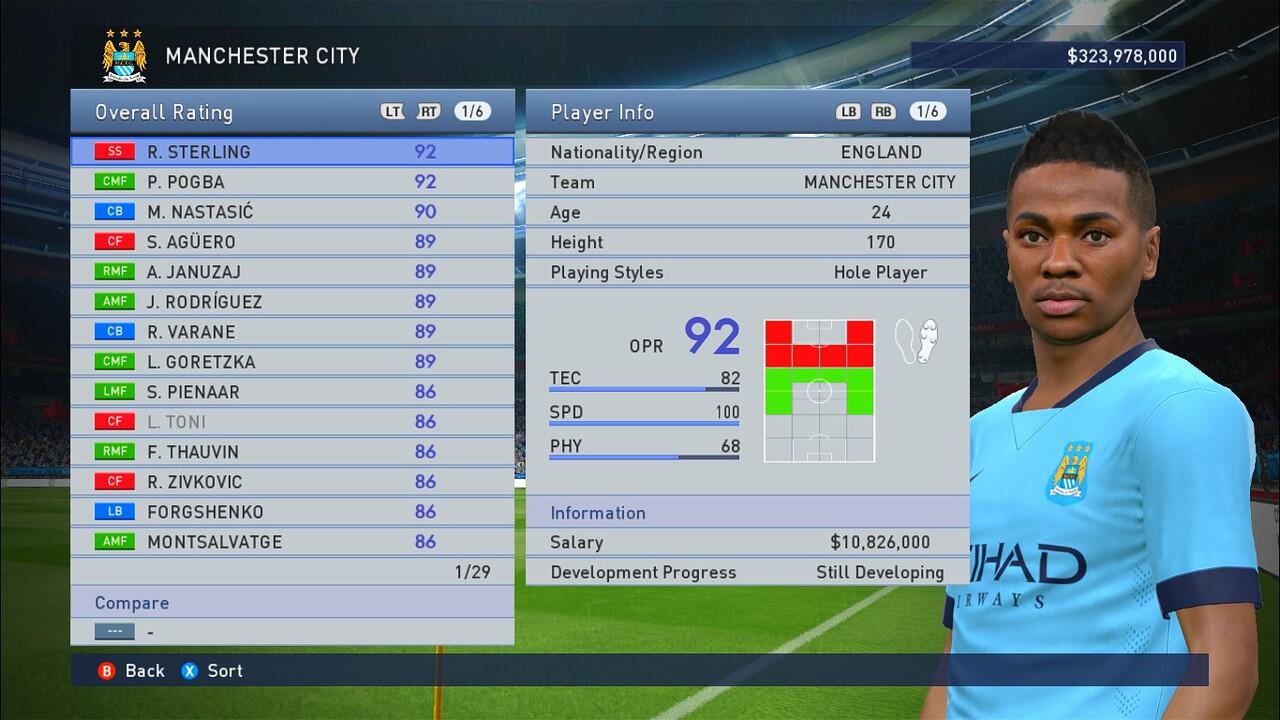
Task: Choose F. Thauvin in the list
Action: [292, 452]
